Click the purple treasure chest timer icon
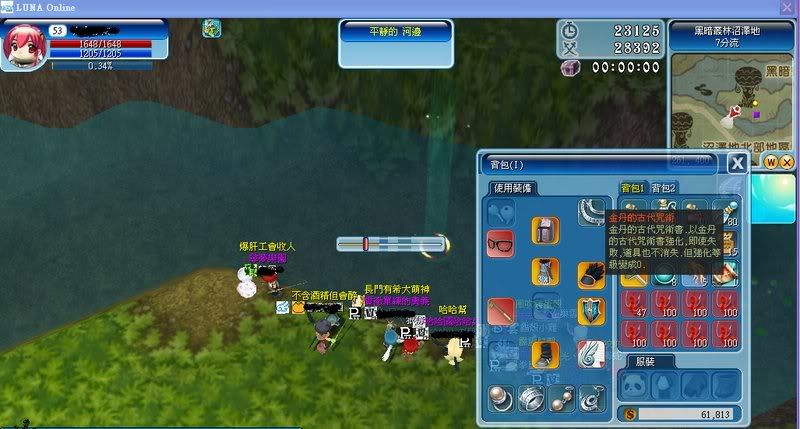This screenshot has width=800, height=429. 570,68
